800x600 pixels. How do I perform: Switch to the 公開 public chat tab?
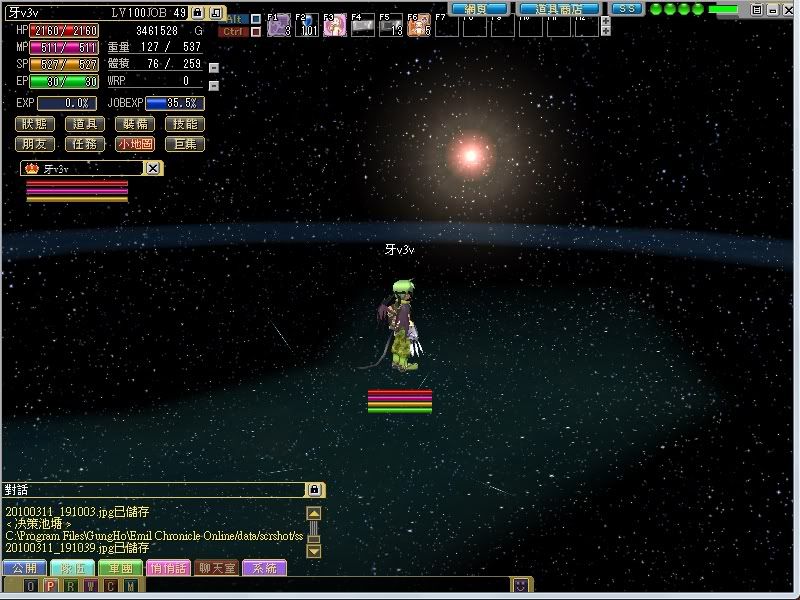click(x=23, y=568)
